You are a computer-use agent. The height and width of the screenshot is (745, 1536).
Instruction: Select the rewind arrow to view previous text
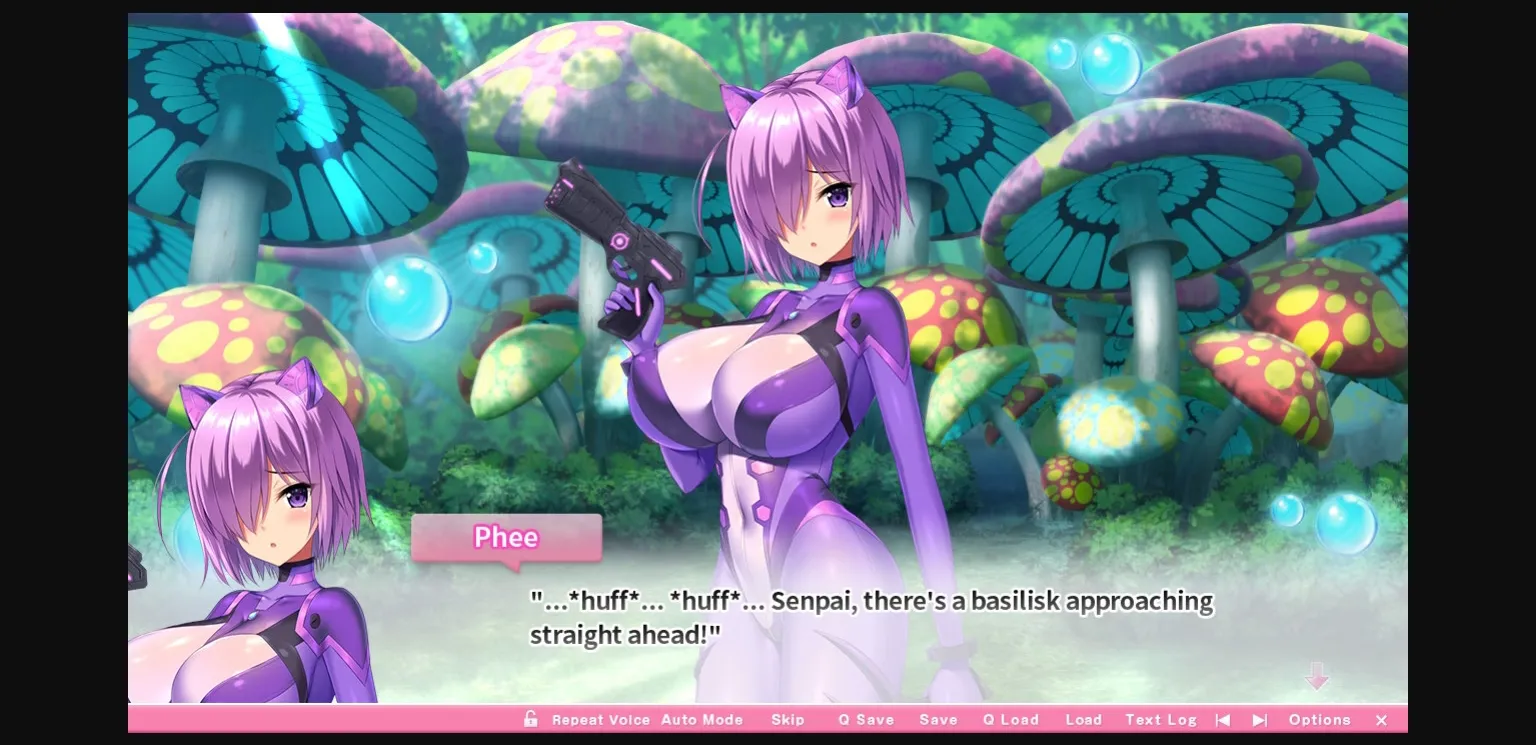[x=1223, y=719]
